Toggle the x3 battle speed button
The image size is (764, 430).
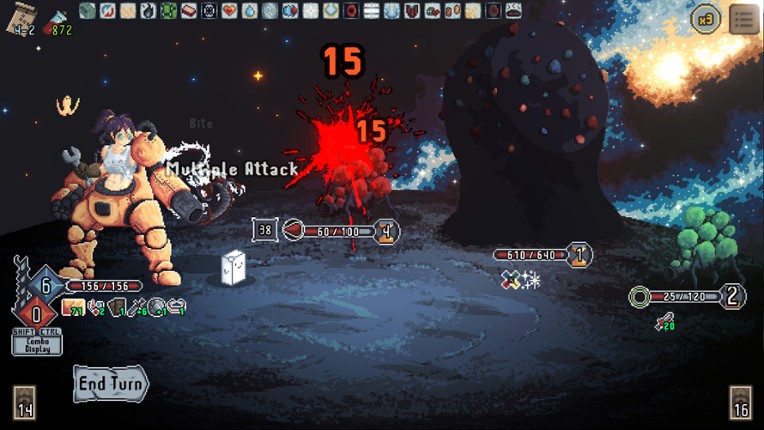pos(707,19)
